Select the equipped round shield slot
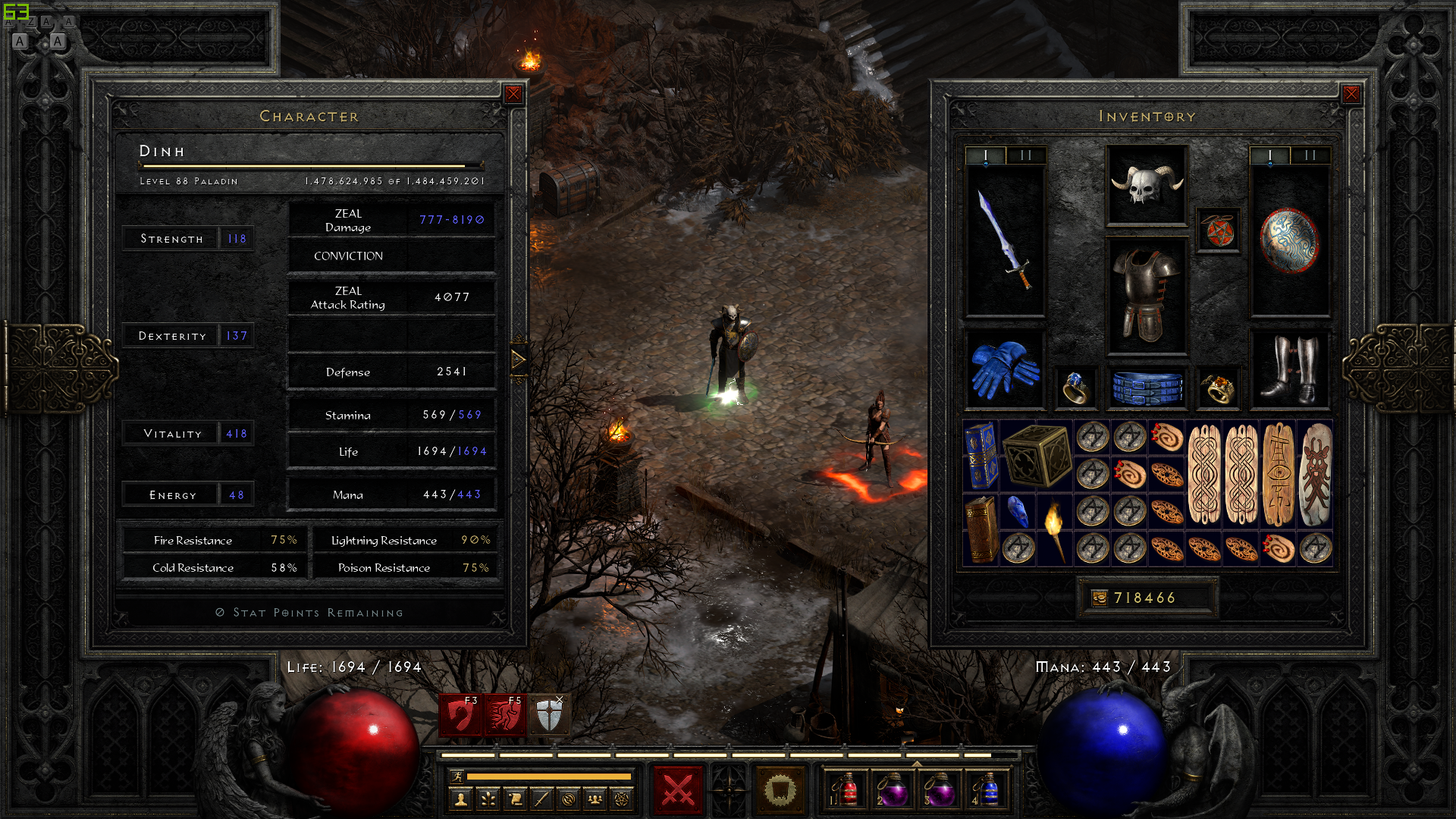 pyautogui.click(x=1288, y=240)
